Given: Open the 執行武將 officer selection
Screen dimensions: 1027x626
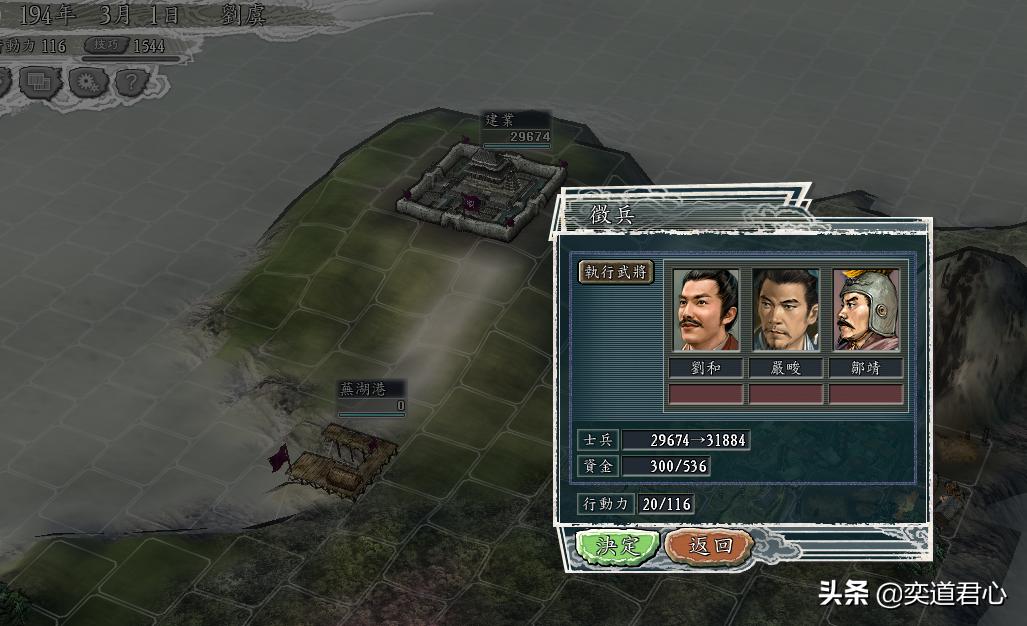Looking at the screenshot, I should pos(617,271).
